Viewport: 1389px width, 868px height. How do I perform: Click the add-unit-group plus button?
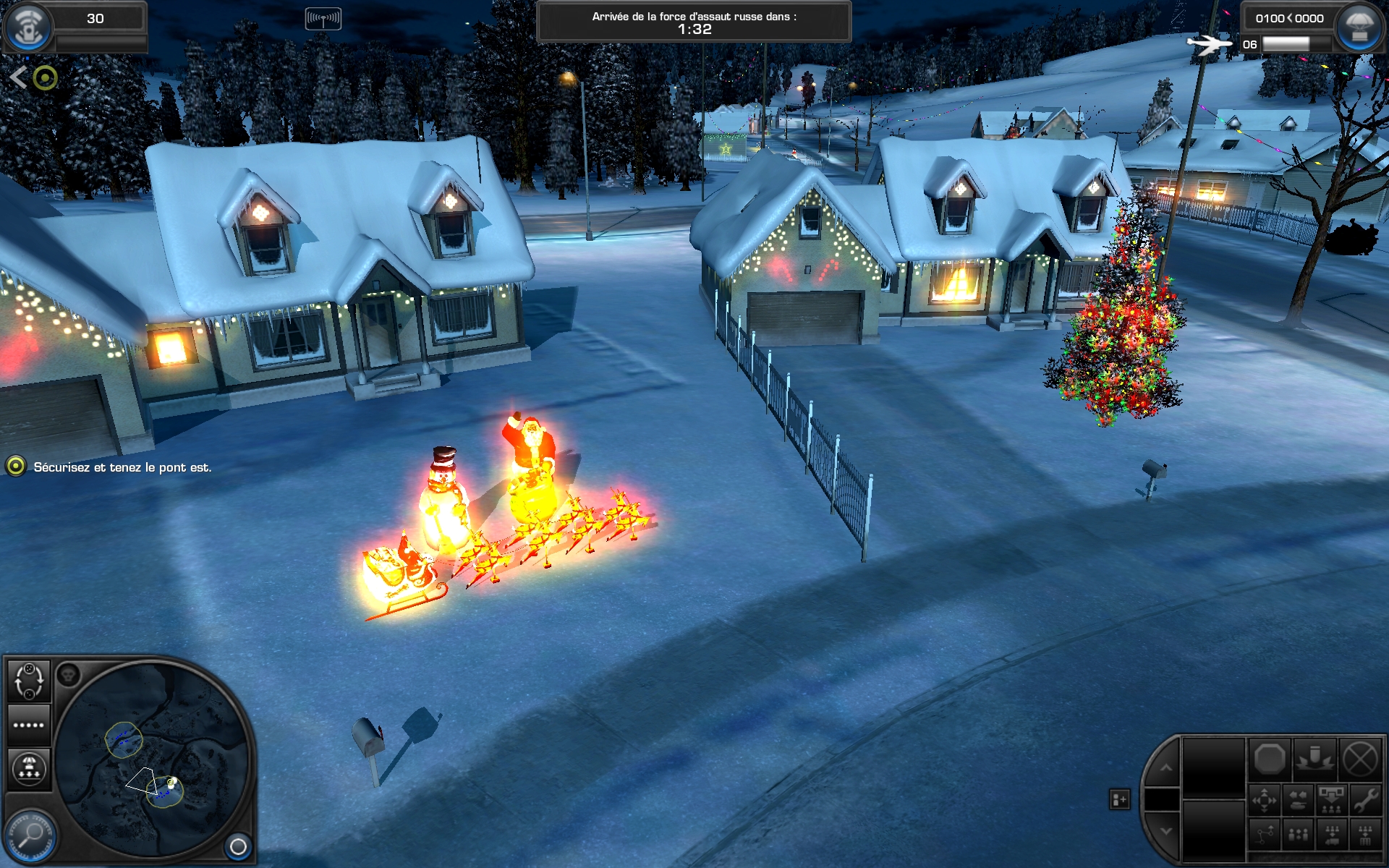[1119, 799]
